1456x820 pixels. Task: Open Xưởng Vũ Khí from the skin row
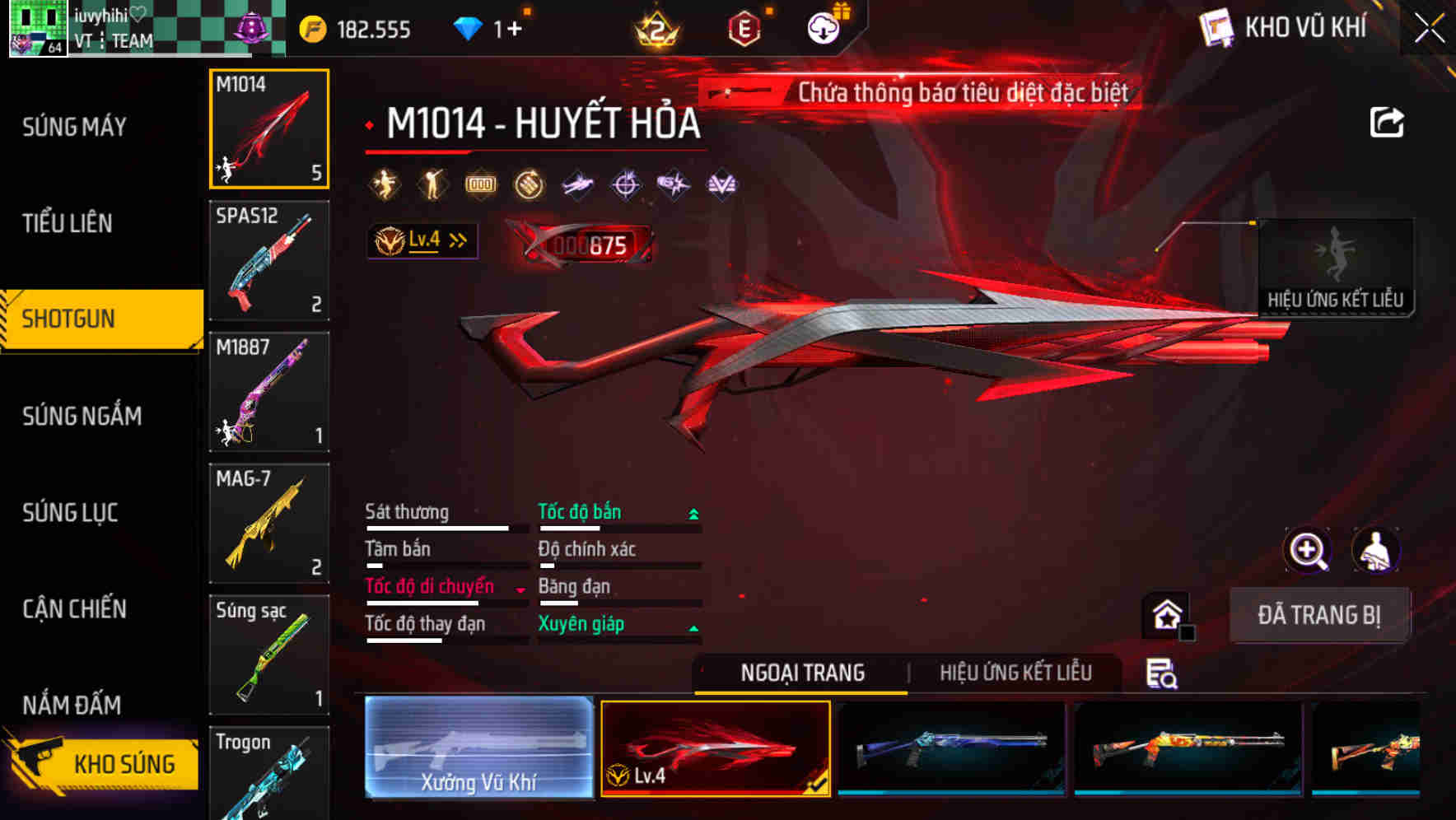[478, 748]
